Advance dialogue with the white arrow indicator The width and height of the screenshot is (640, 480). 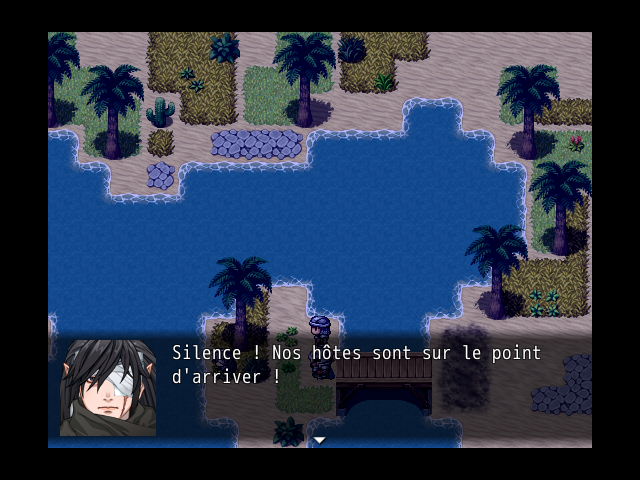pos(320,440)
